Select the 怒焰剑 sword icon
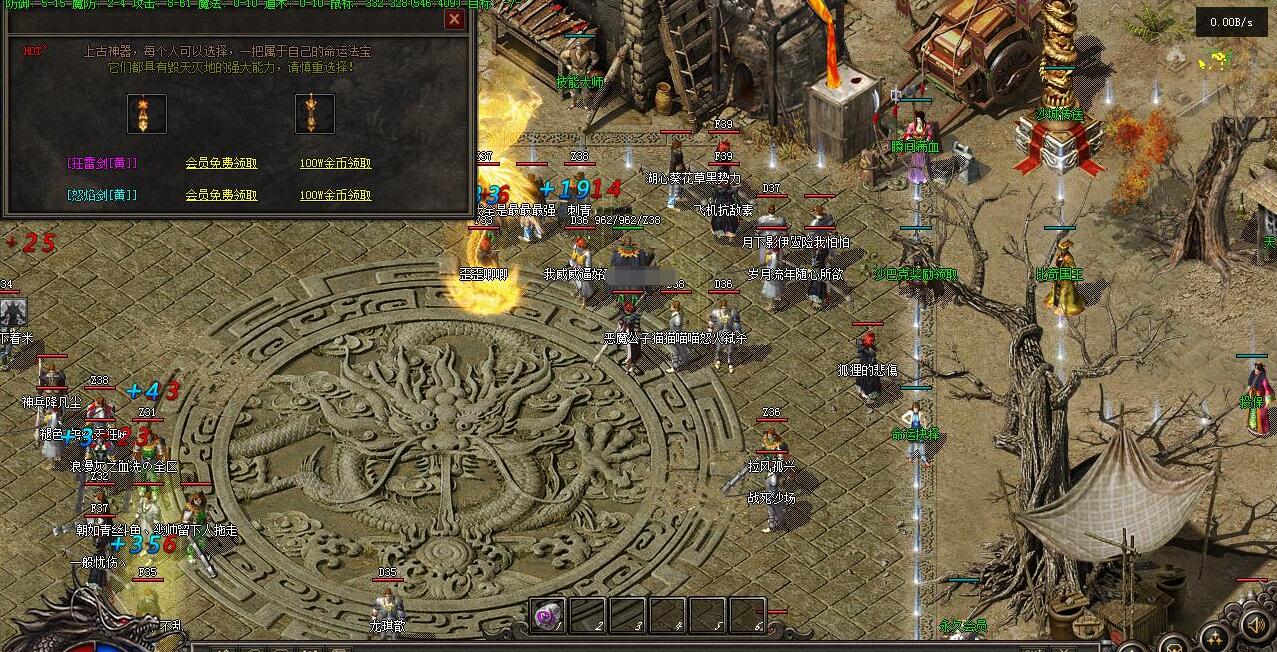This screenshot has height=652, width=1277. [314, 113]
